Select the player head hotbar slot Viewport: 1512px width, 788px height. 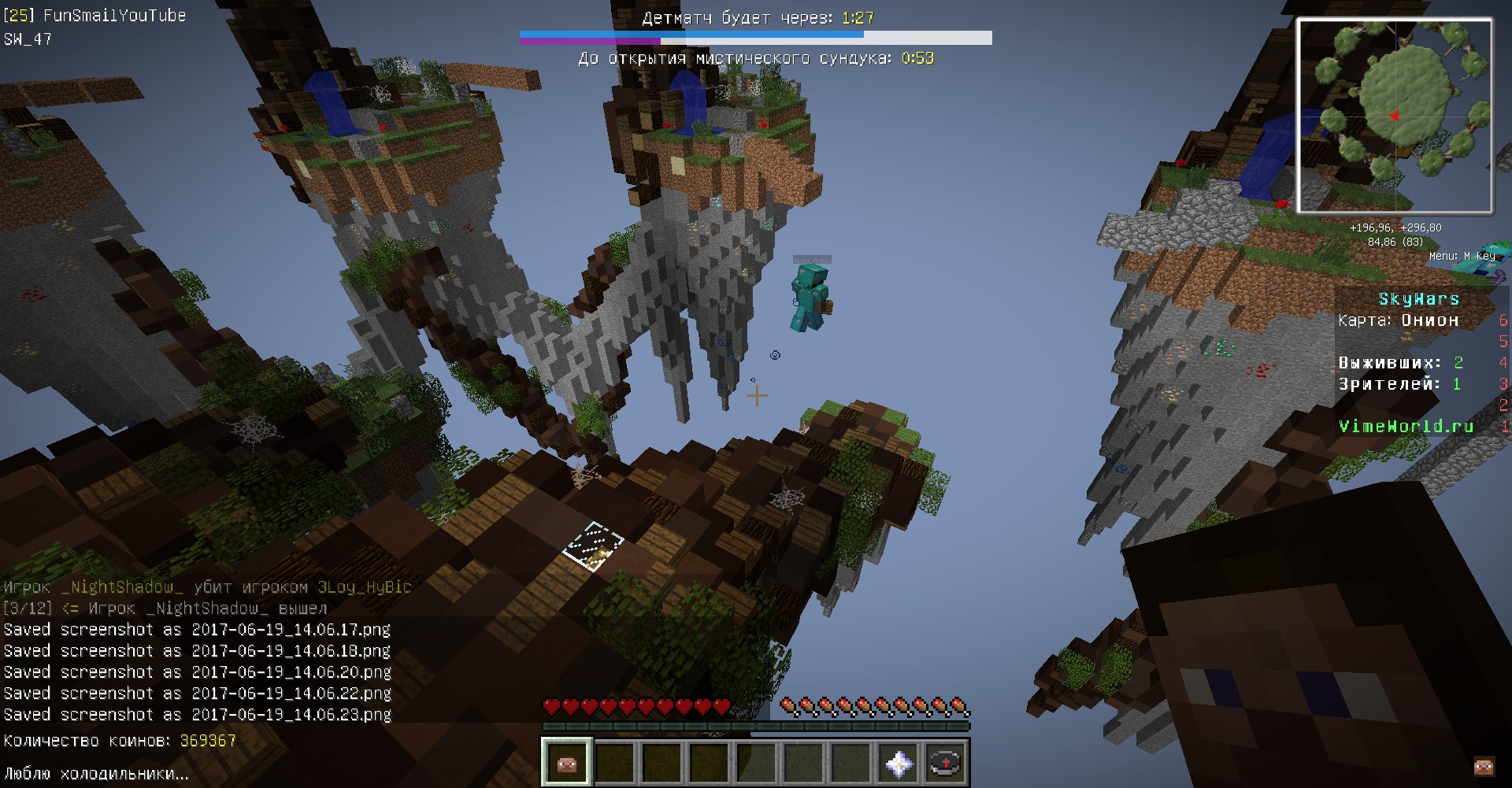[x=566, y=762]
